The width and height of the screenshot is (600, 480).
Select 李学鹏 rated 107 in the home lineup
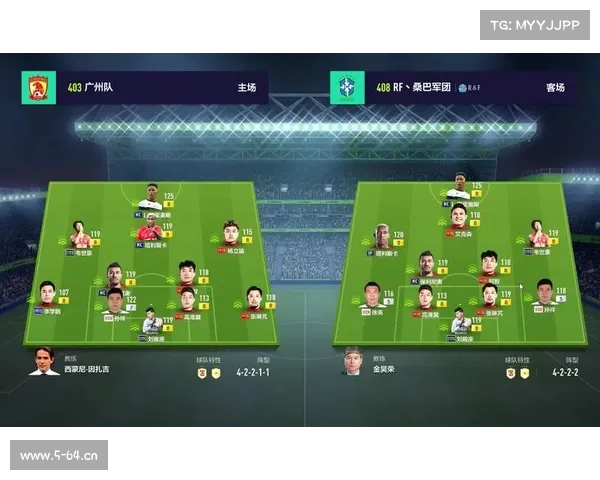[48, 297]
